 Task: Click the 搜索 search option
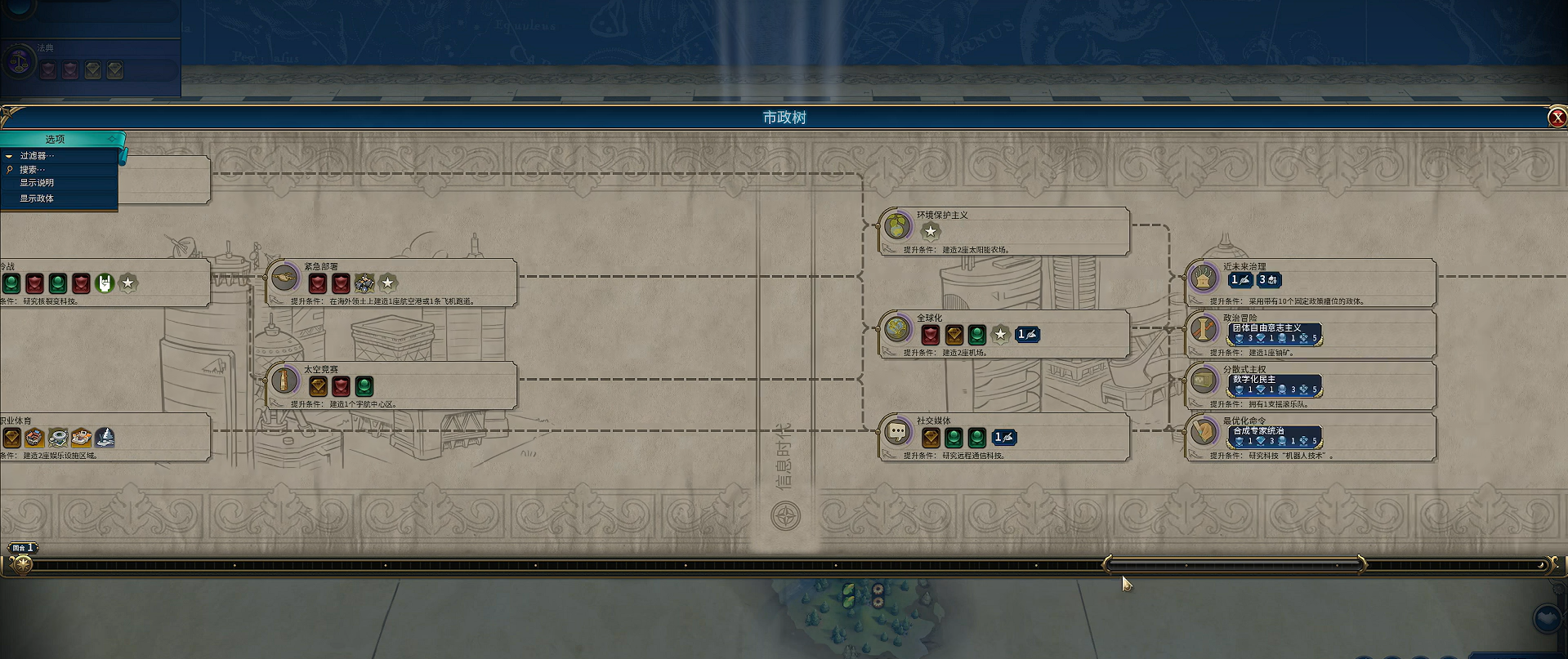click(33, 170)
